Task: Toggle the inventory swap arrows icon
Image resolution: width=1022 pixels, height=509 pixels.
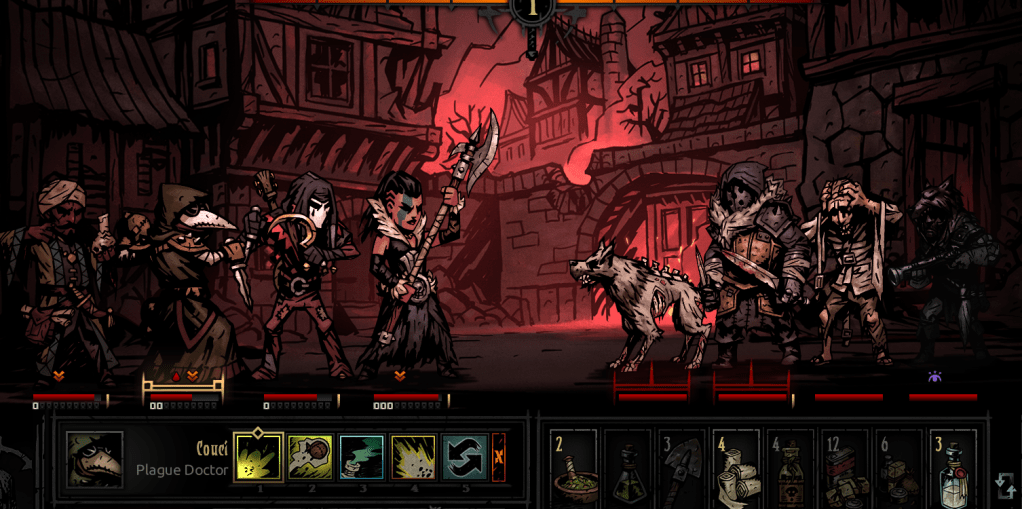Action: coord(1005,486)
